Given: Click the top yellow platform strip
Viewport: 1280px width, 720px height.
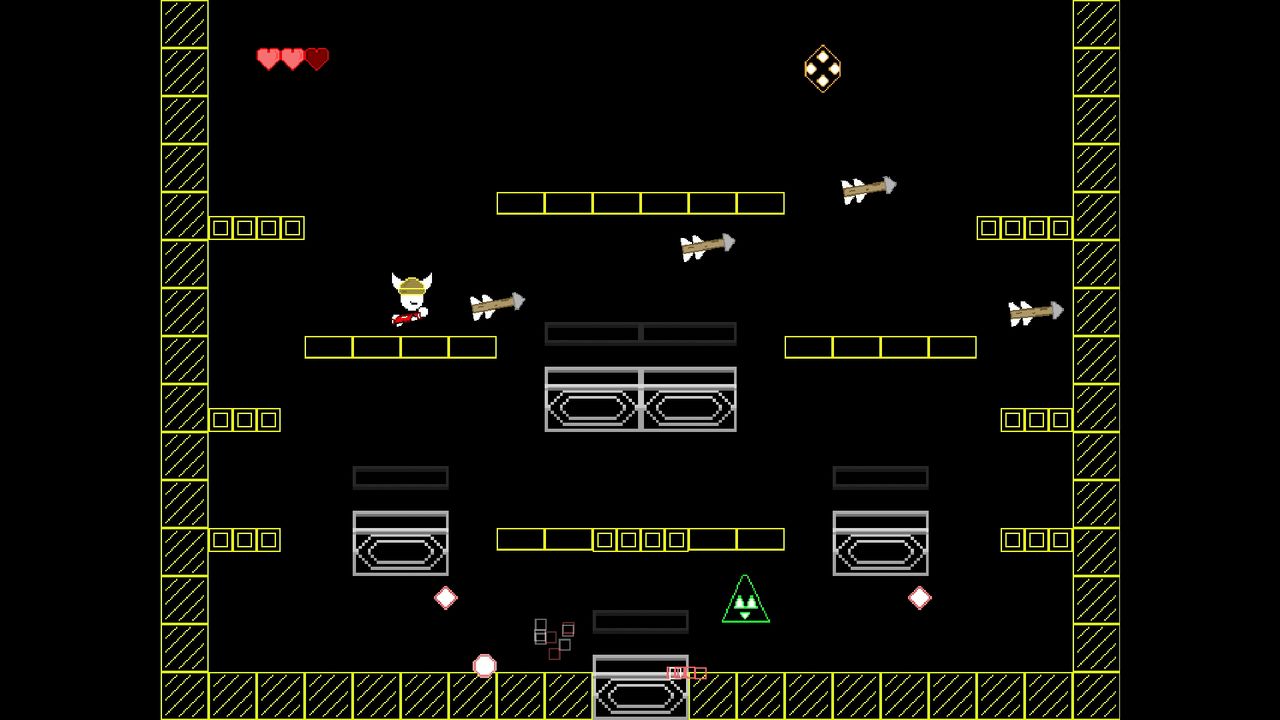Looking at the screenshot, I should tap(640, 202).
